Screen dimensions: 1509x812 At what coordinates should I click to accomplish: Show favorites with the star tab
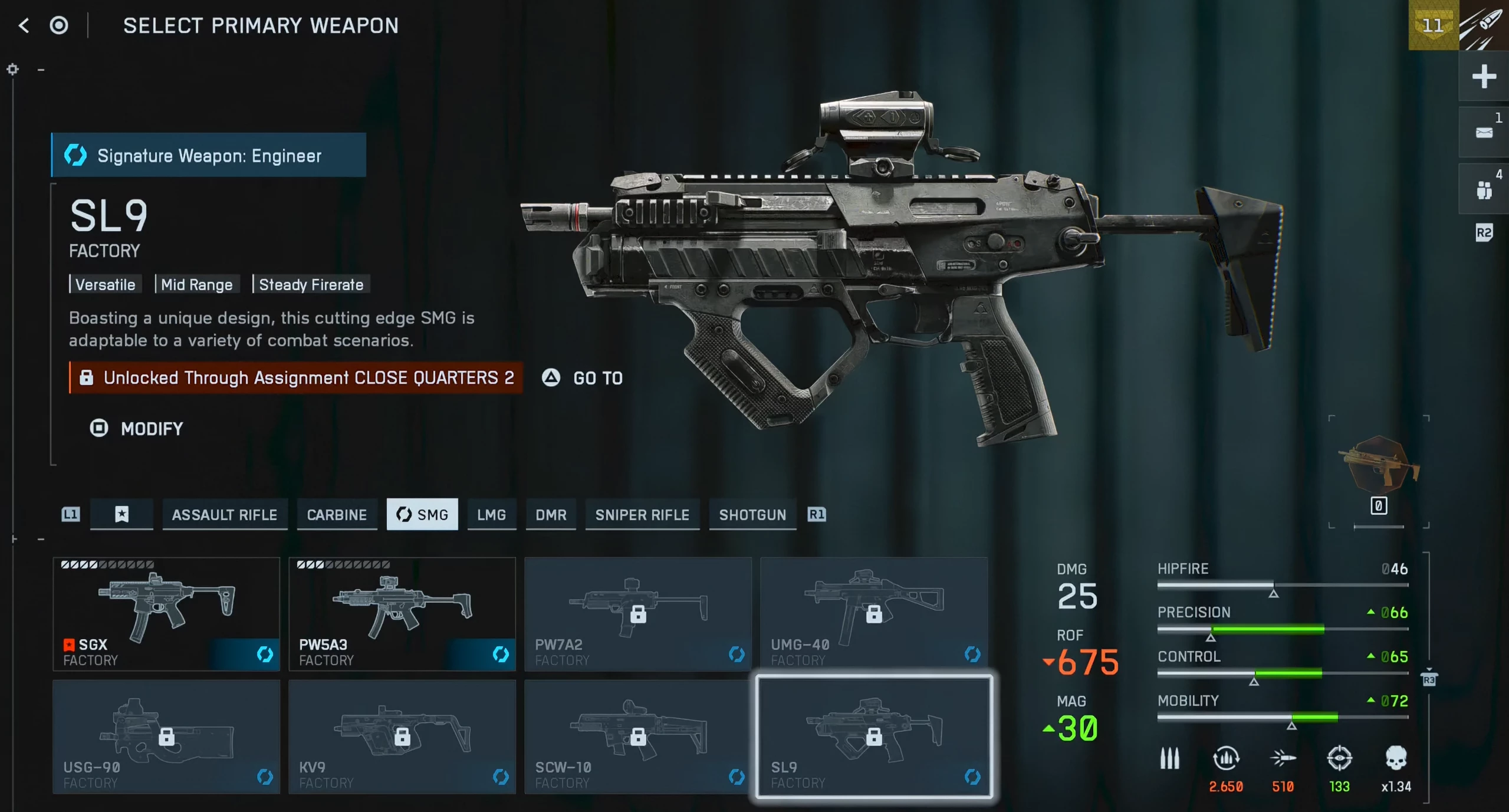(x=121, y=515)
